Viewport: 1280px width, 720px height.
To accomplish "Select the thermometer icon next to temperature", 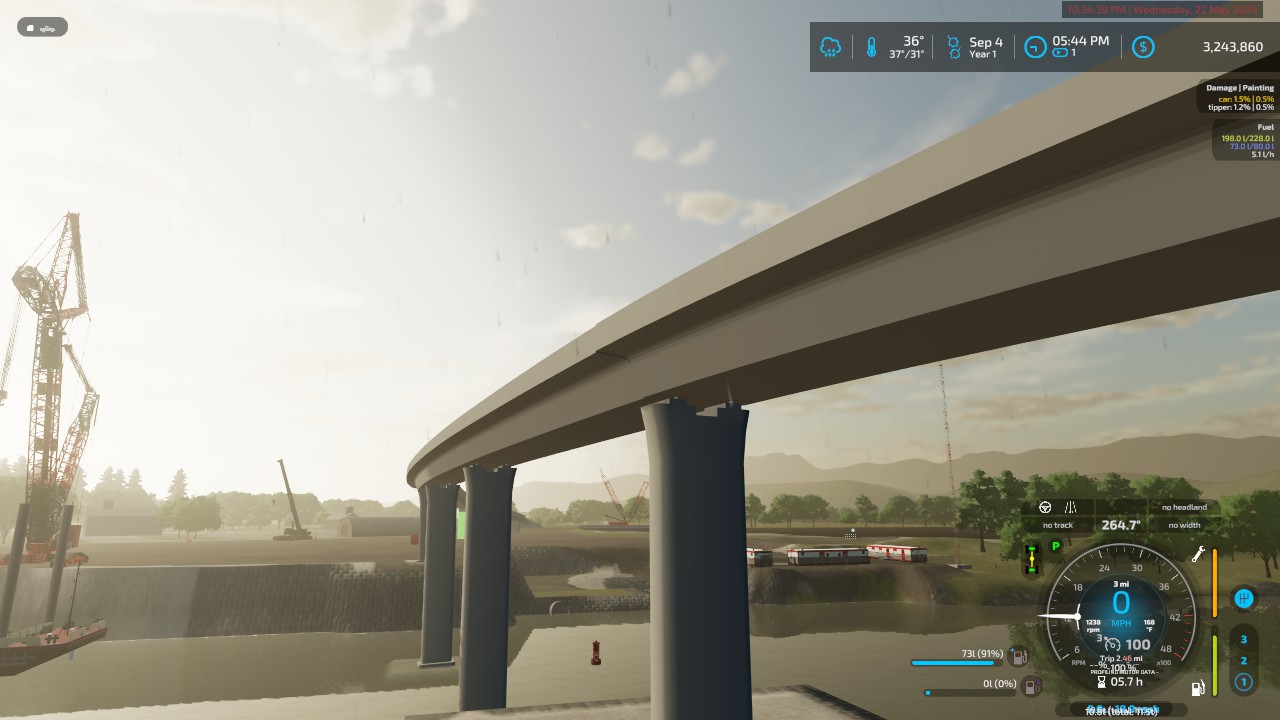I will point(869,46).
